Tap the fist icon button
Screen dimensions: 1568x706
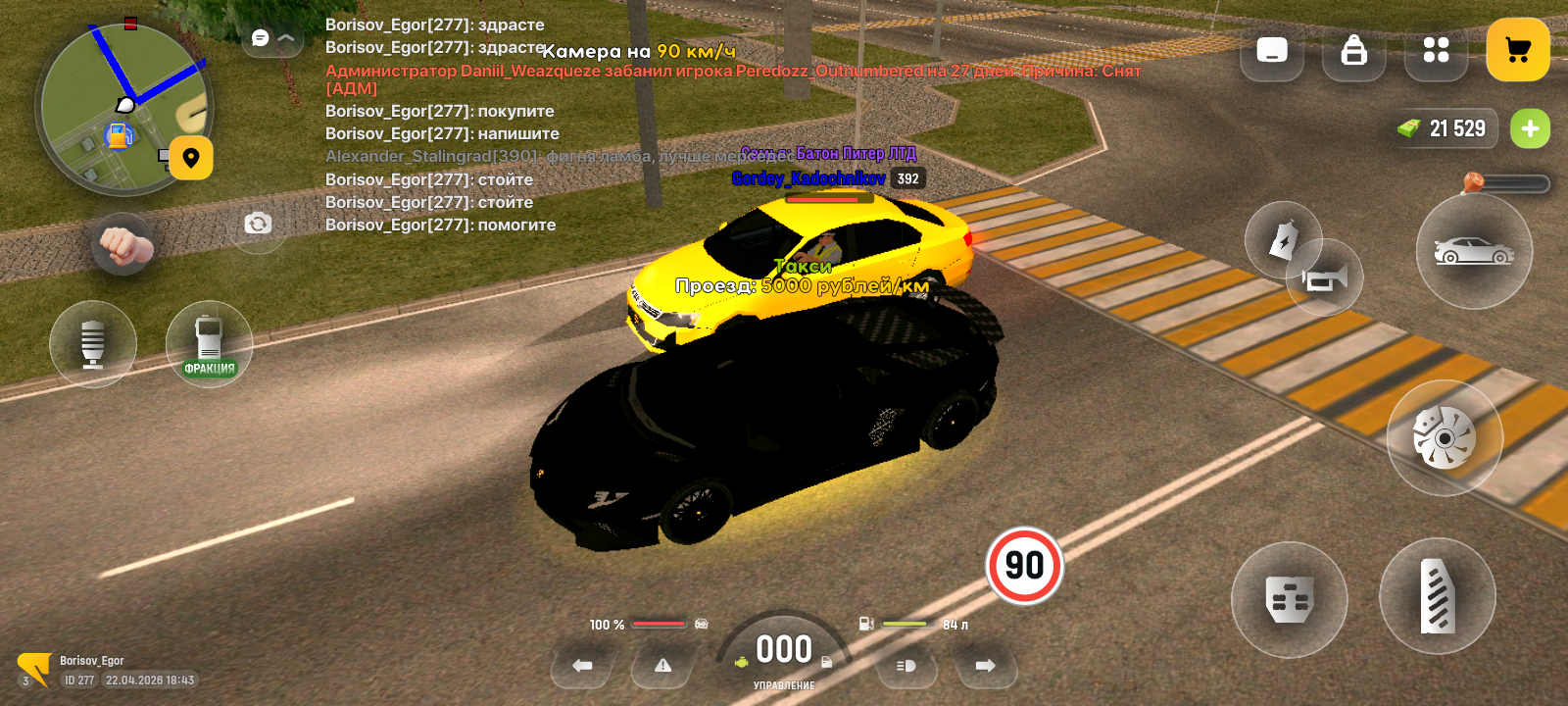tap(122, 244)
